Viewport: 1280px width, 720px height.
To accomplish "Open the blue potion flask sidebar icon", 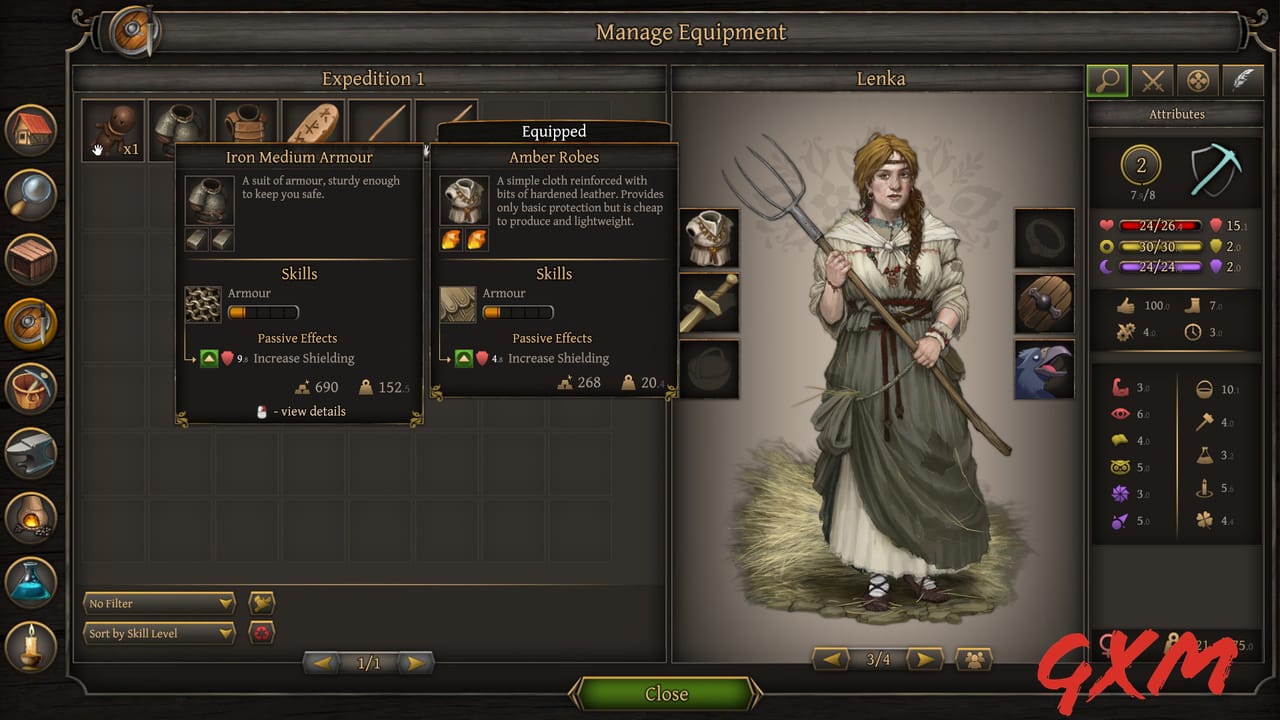I will (x=31, y=582).
